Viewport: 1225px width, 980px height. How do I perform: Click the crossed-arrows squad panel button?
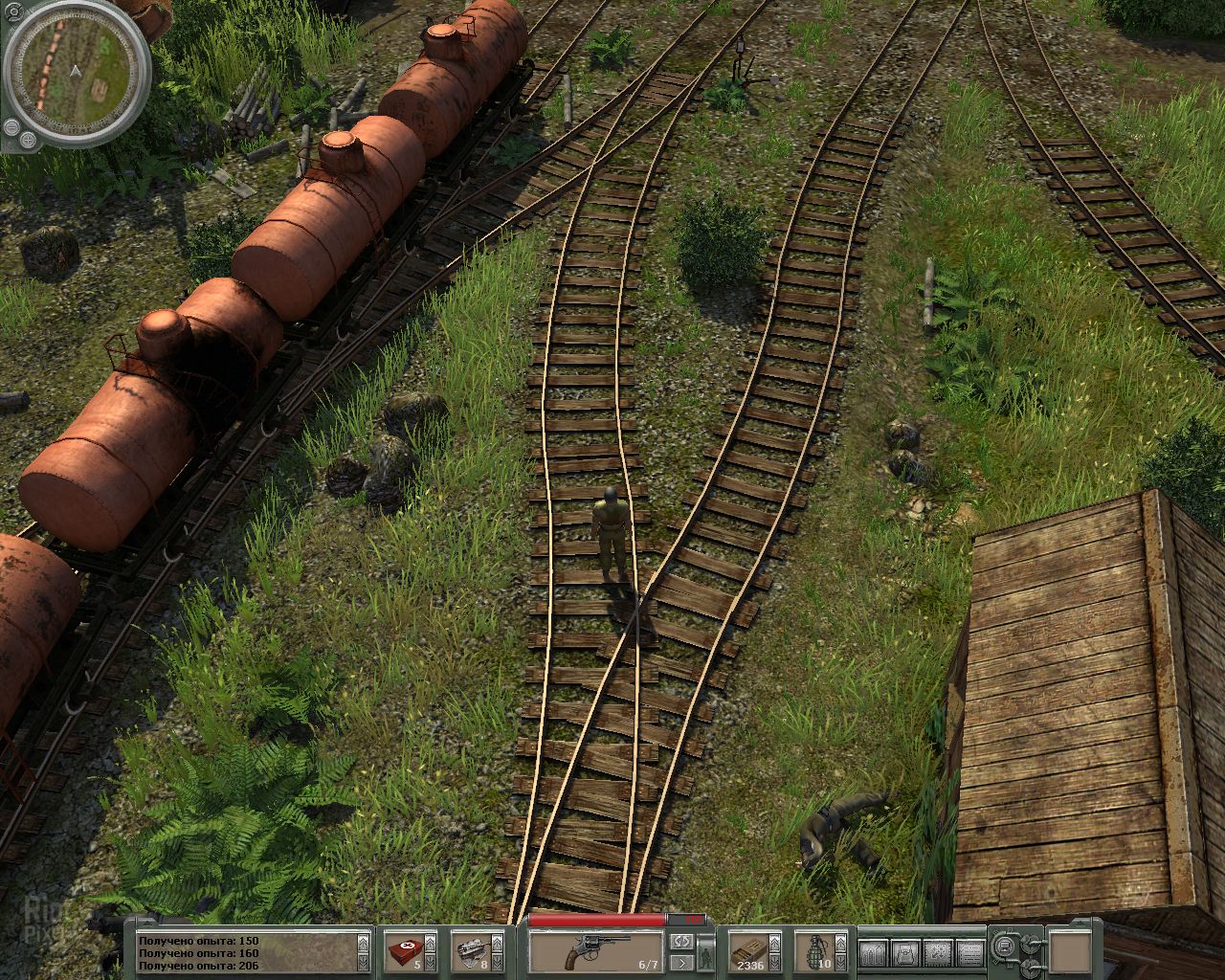click(x=937, y=952)
